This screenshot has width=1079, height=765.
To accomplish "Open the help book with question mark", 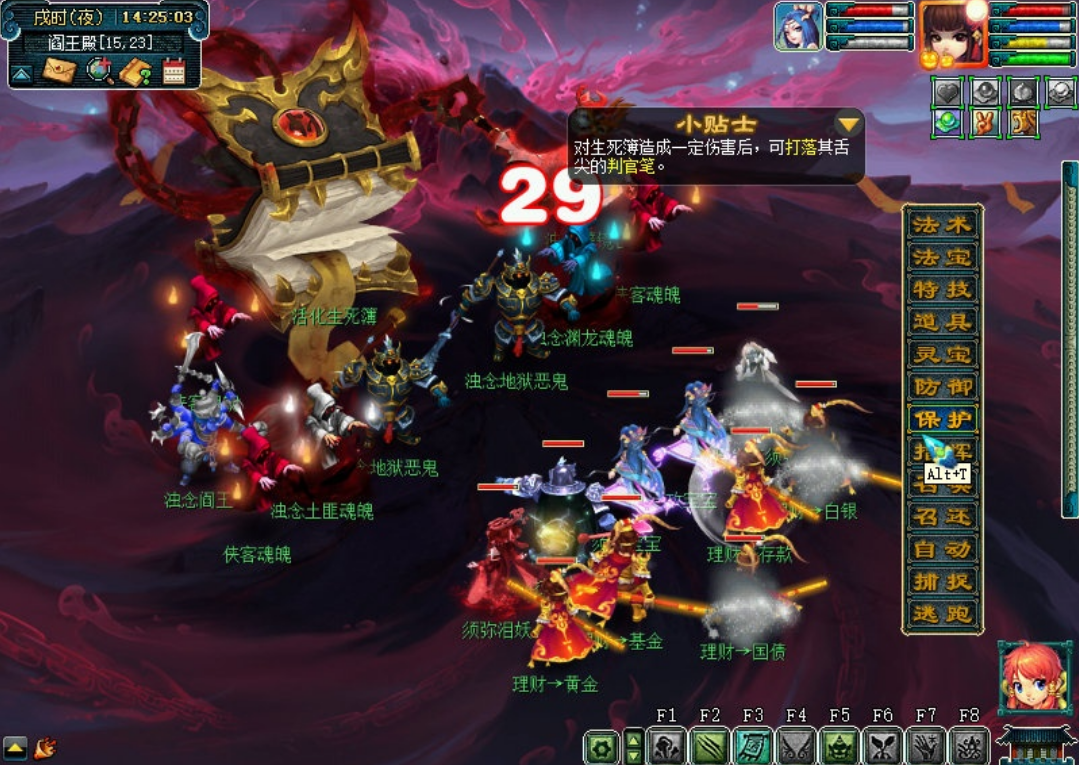I will click(136, 71).
